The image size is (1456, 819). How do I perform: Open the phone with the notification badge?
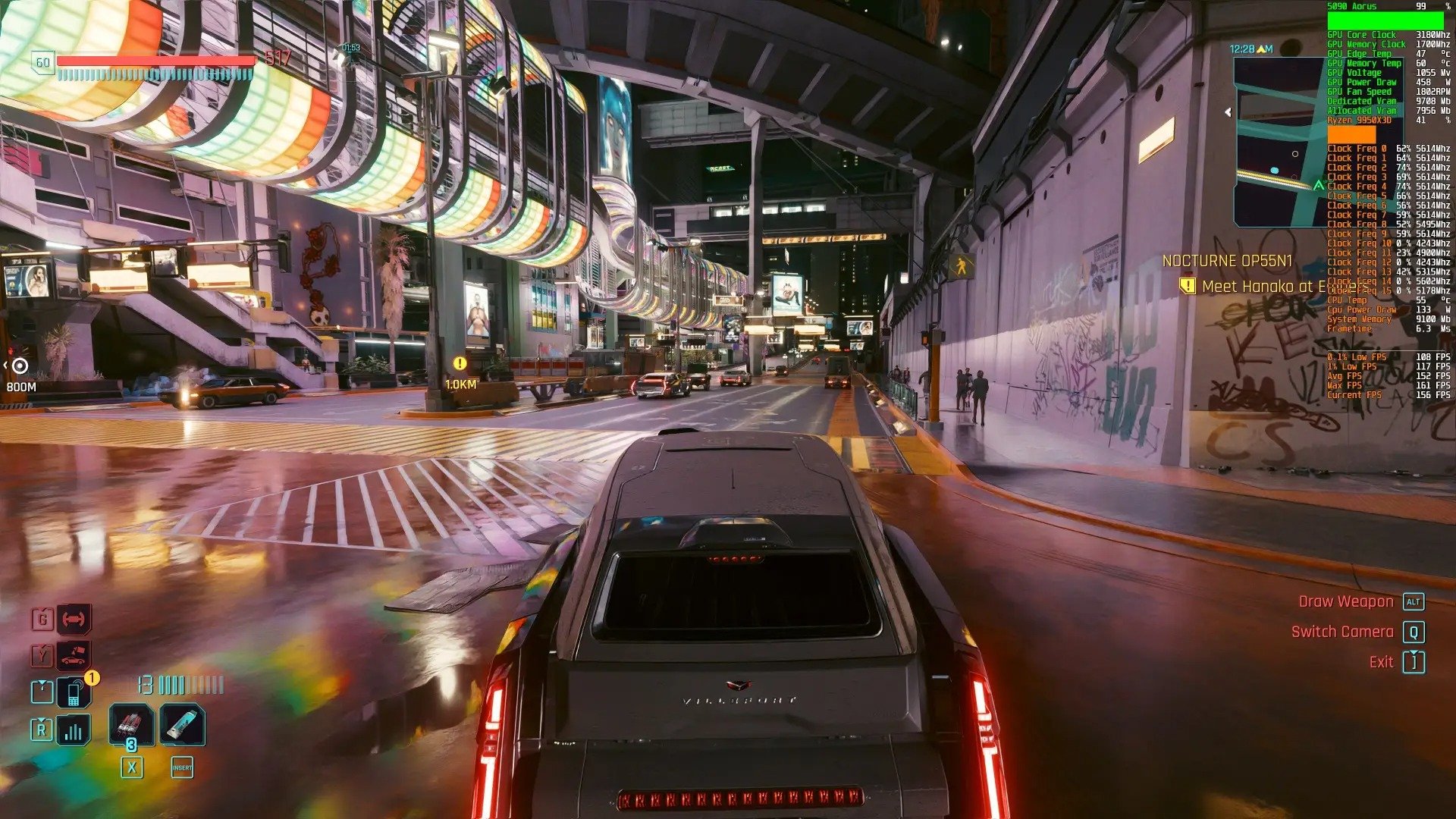point(74,692)
